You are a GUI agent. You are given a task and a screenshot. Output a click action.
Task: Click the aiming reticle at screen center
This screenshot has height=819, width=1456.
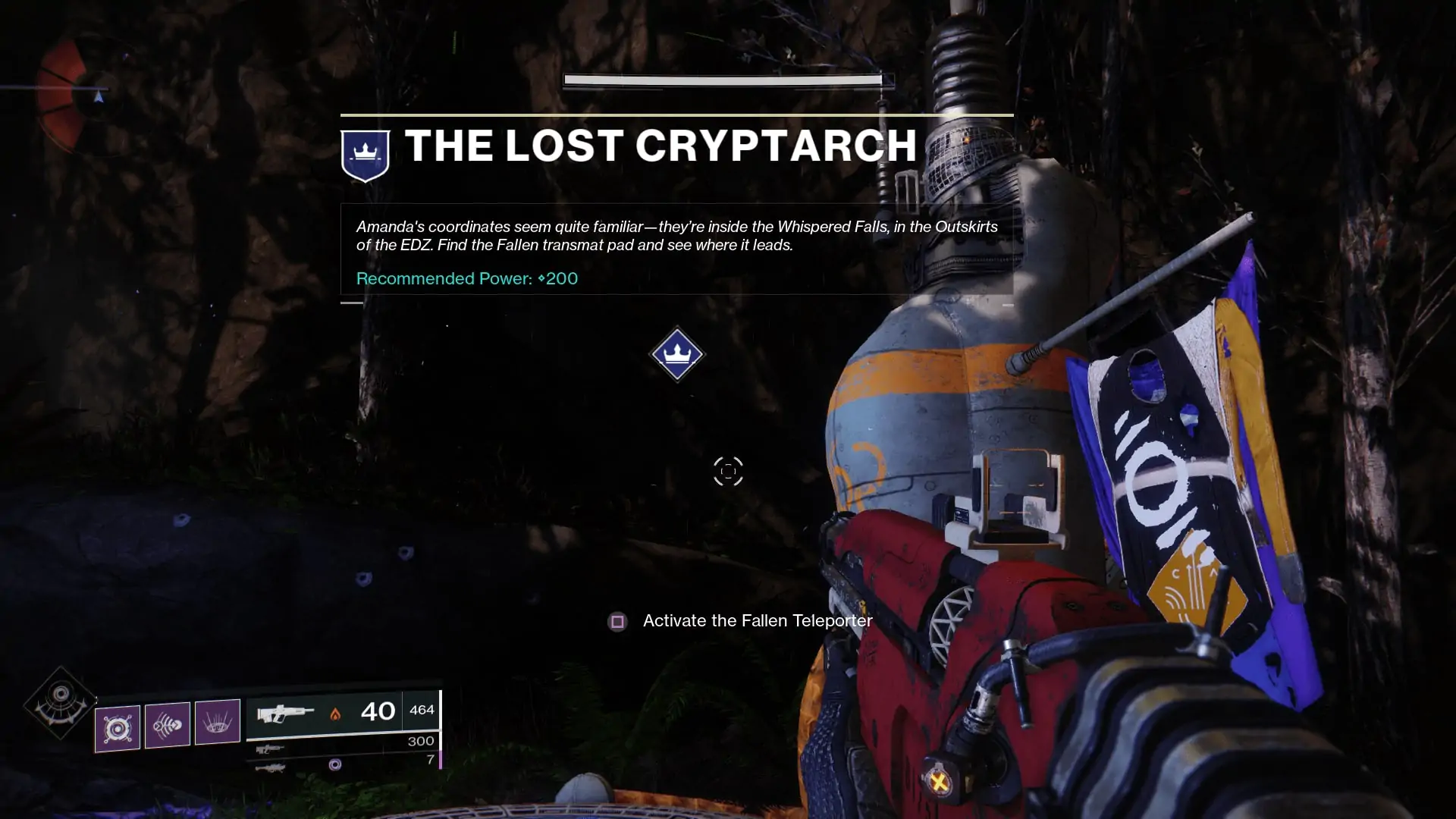pos(728,470)
